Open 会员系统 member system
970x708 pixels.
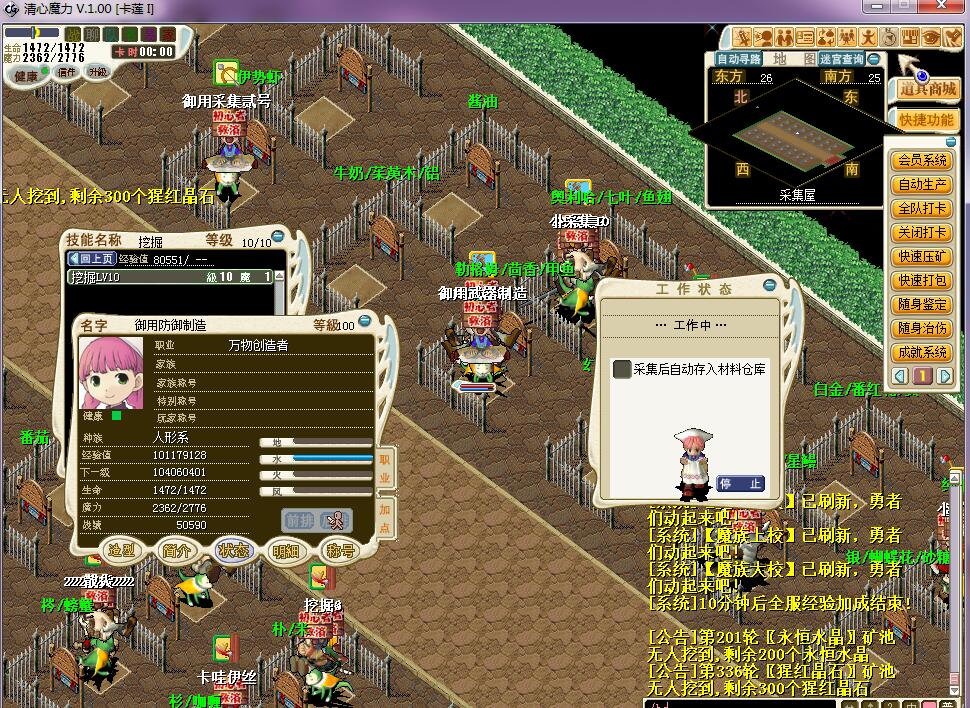pos(922,160)
